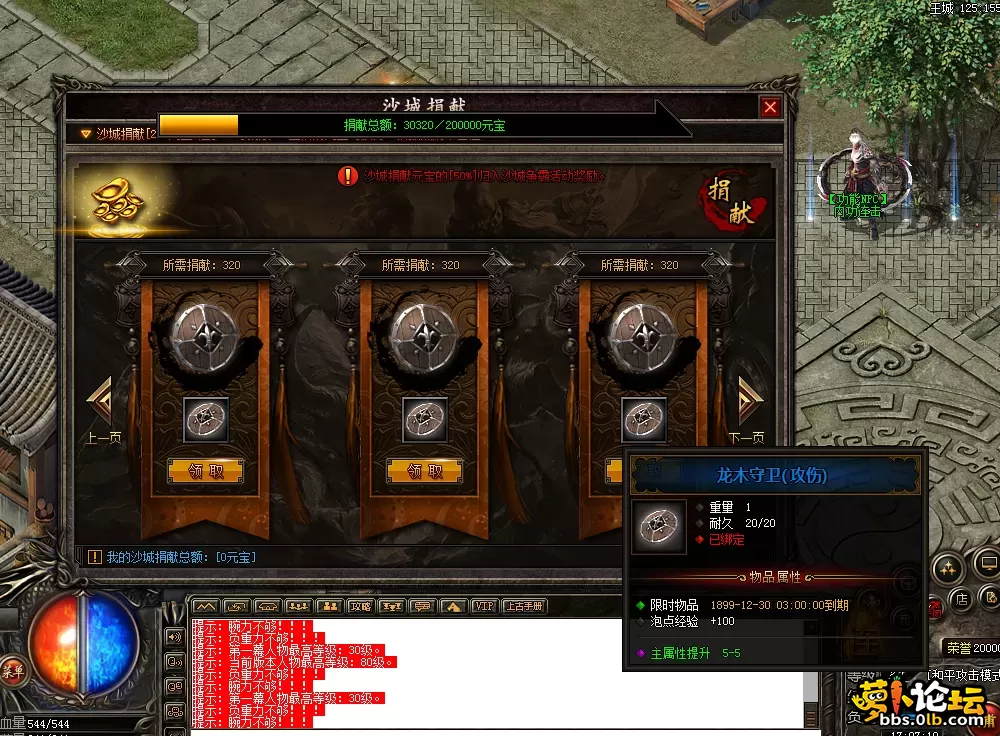Click the three-stars round icon

point(946,569)
